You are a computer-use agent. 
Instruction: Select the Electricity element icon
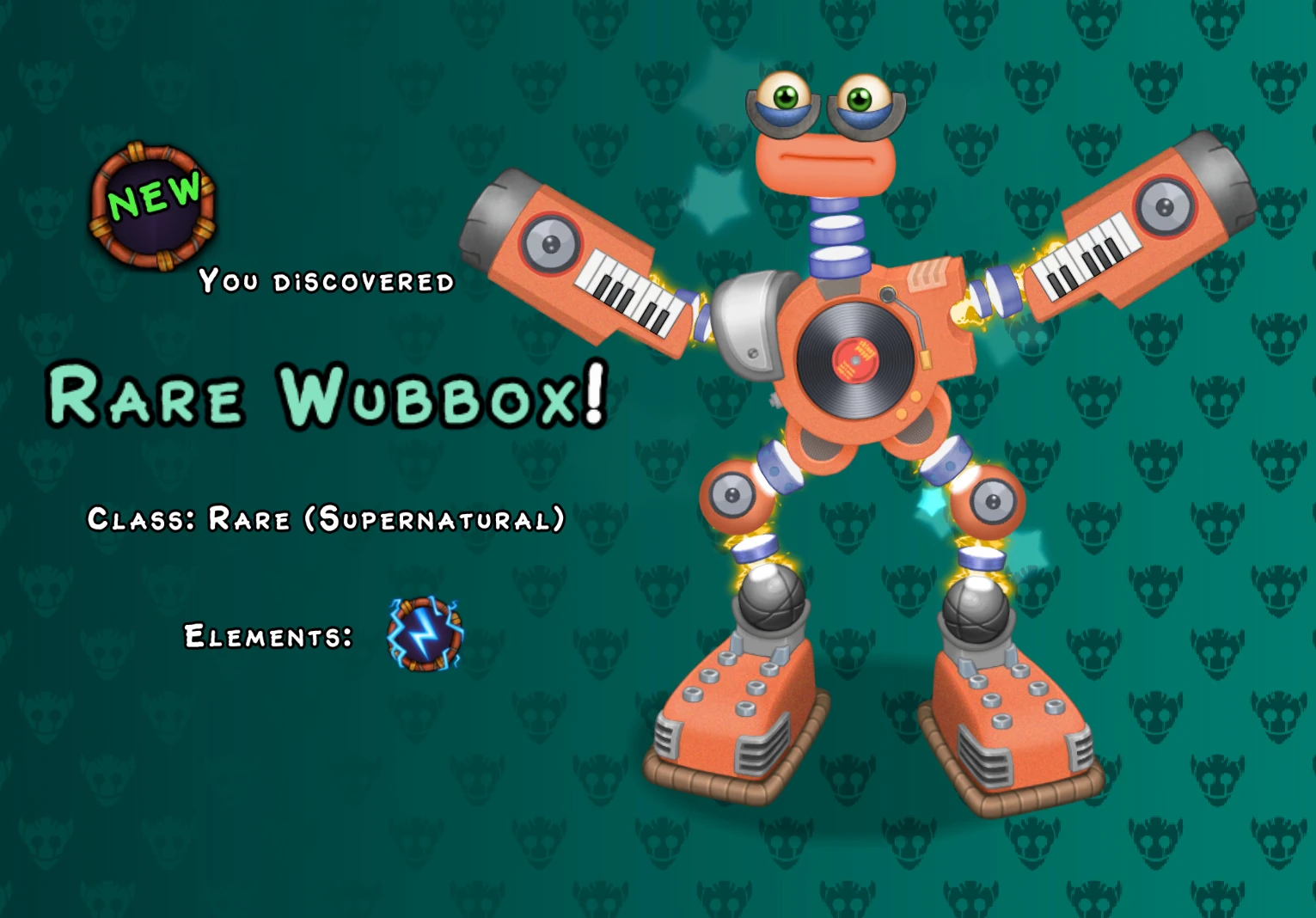(425, 634)
